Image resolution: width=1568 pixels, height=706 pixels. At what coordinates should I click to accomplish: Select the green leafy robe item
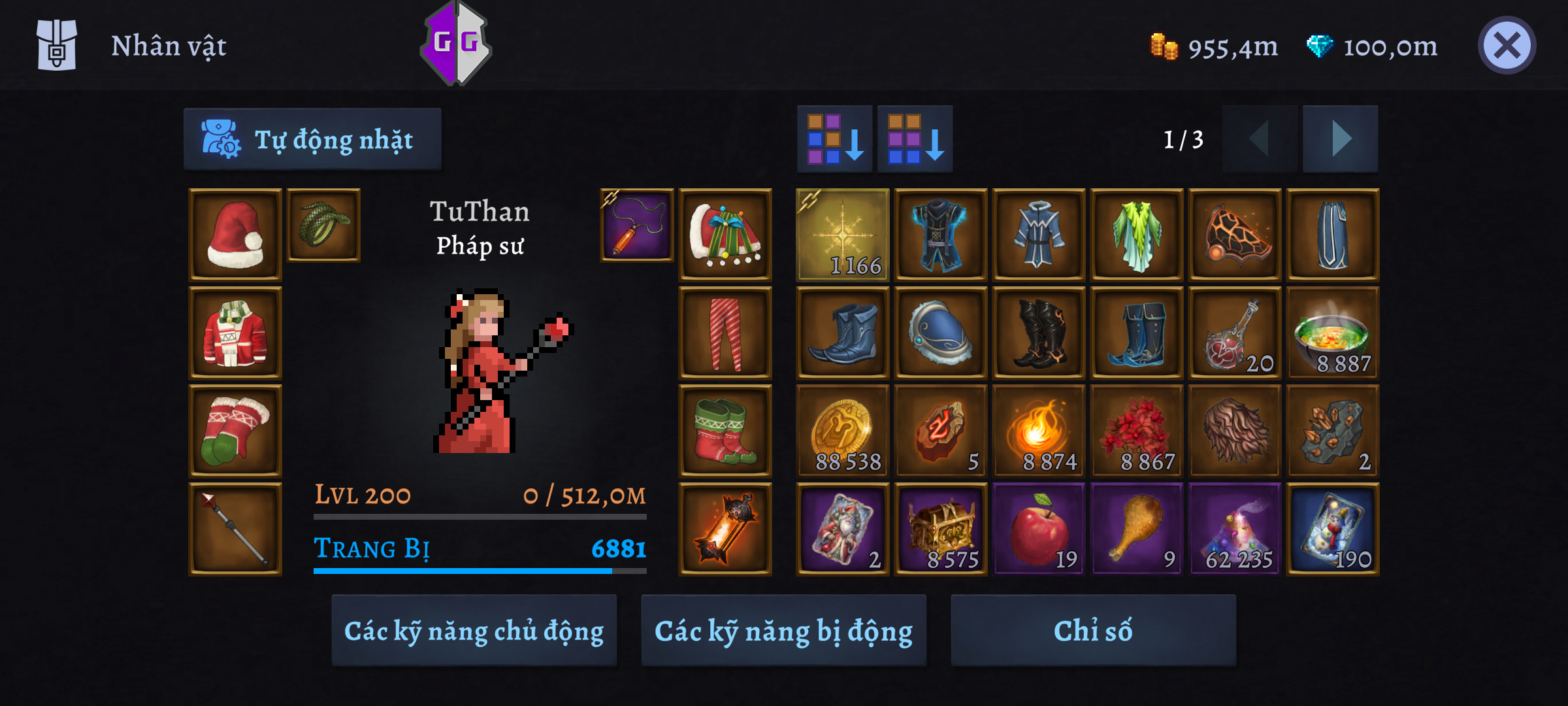(1137, 235)
